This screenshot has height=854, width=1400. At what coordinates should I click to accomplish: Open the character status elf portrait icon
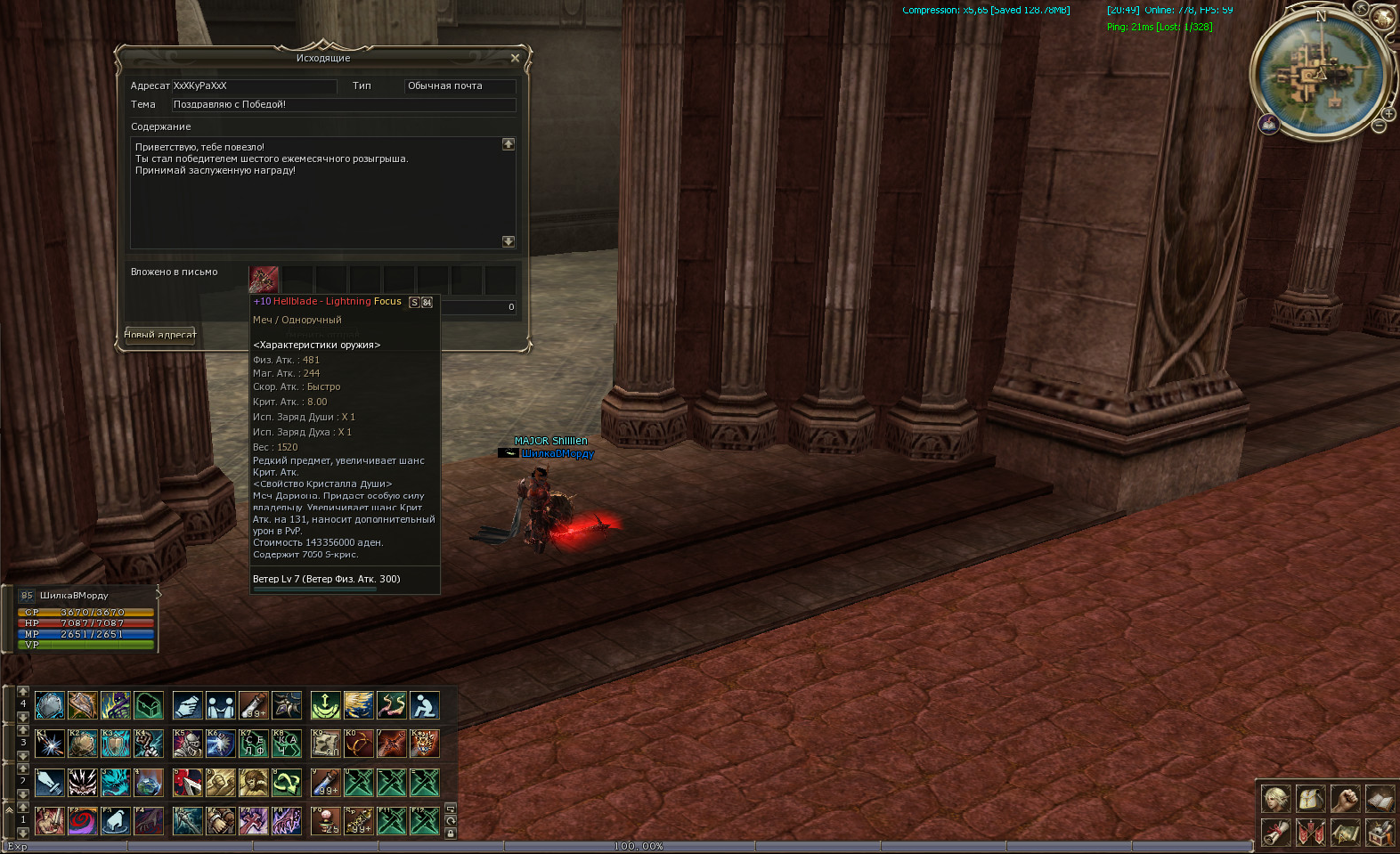(1275, 799)
